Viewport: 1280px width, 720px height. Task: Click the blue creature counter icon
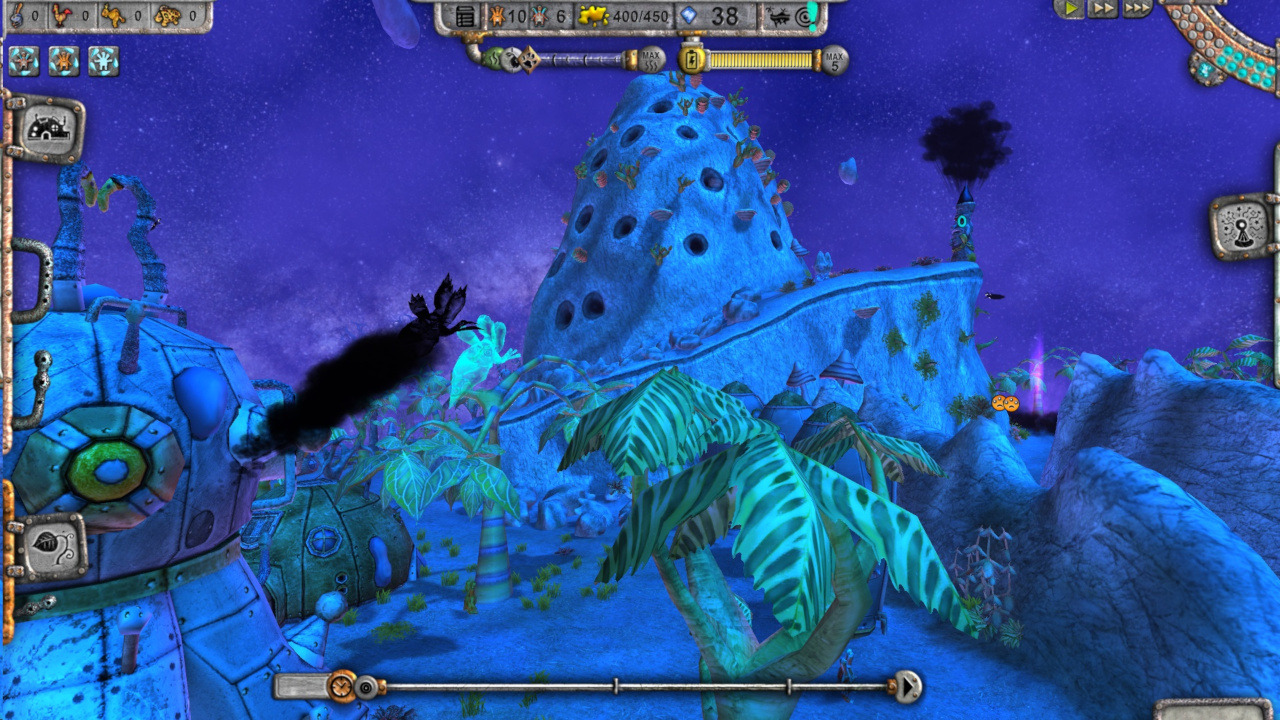(x=537, y=16)
